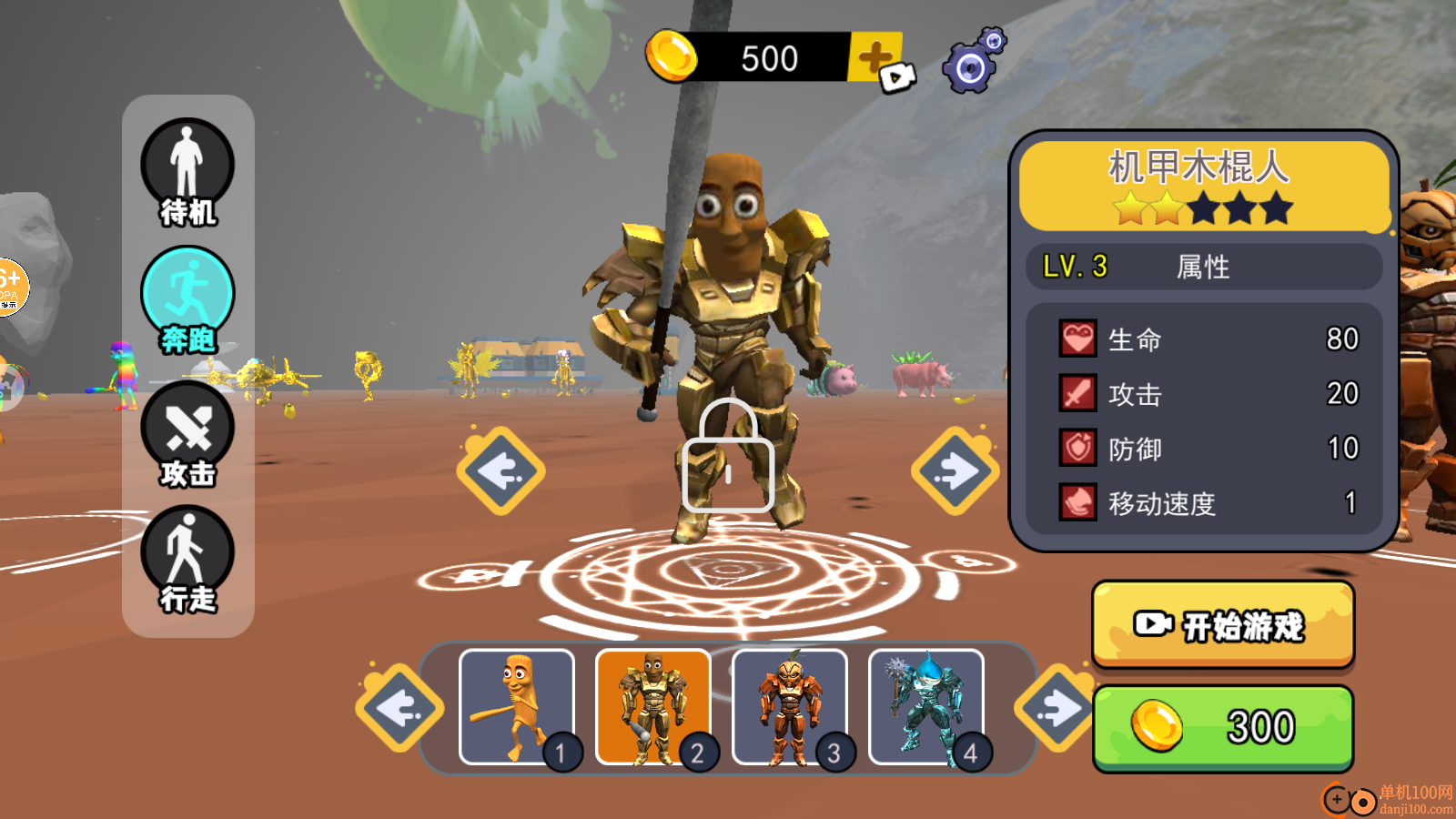Page the character list right
This screenshot has width=1456, height=819.
tap(1057, 708)
